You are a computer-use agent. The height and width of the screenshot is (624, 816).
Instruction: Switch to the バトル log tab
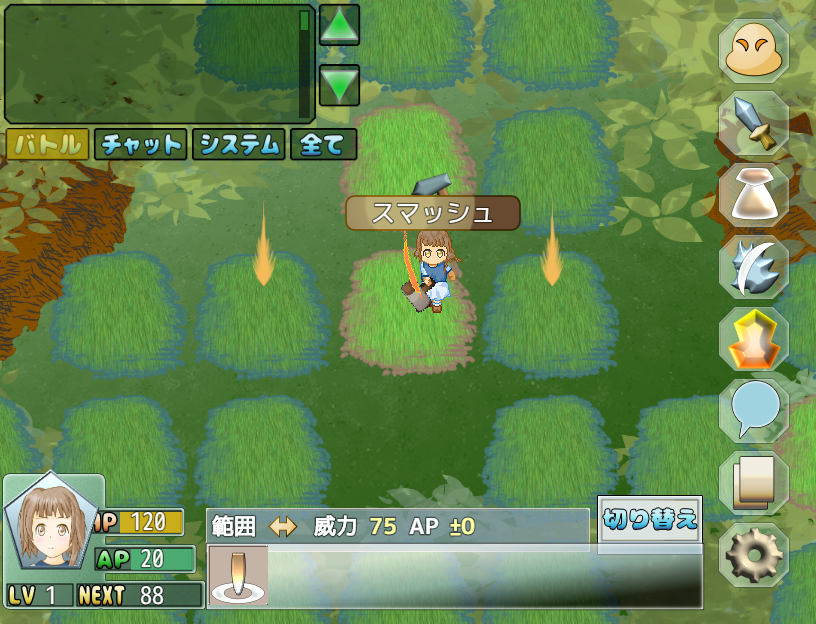[x=46, y=144]
